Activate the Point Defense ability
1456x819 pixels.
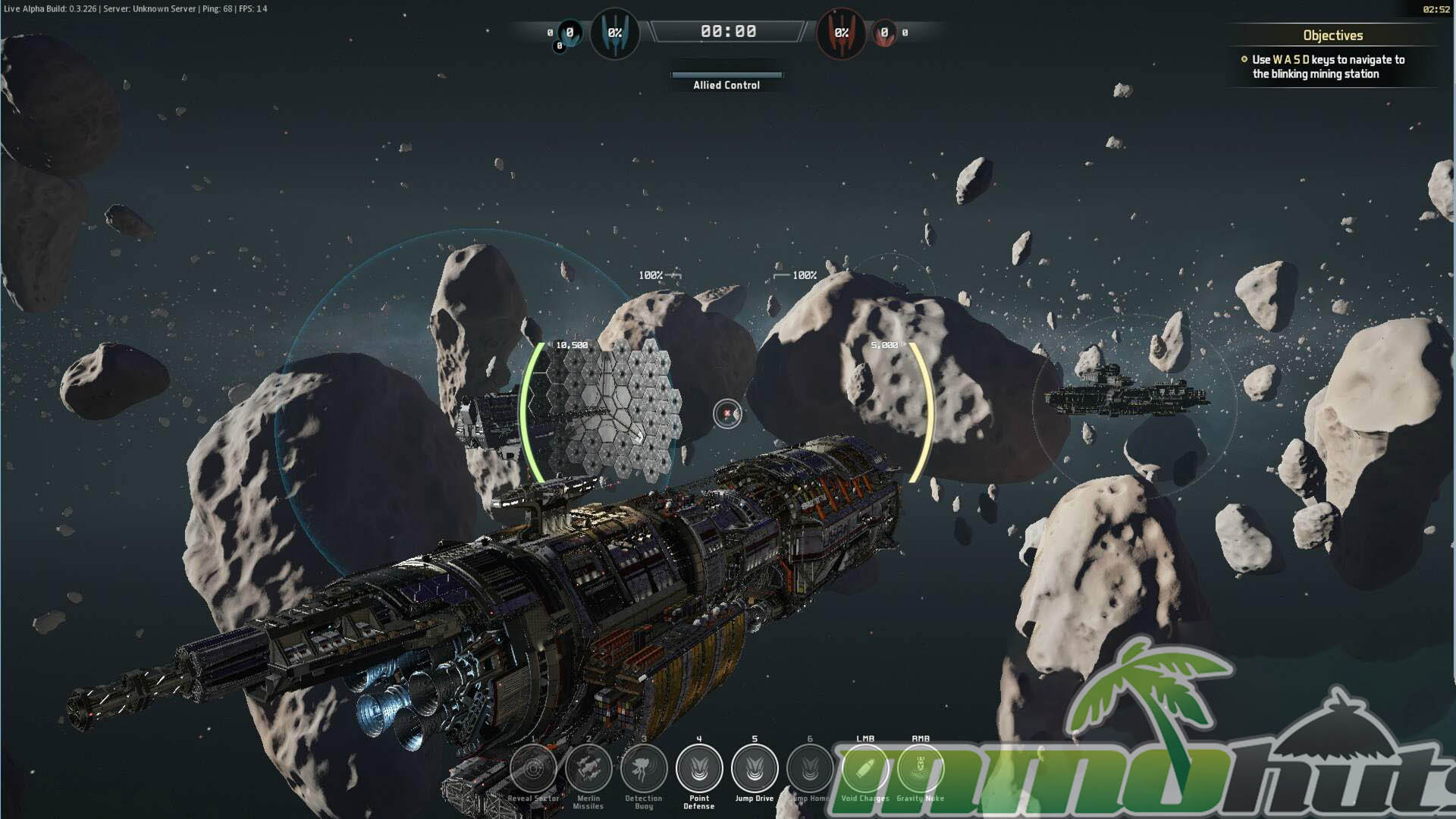click(x=699, y=769)
